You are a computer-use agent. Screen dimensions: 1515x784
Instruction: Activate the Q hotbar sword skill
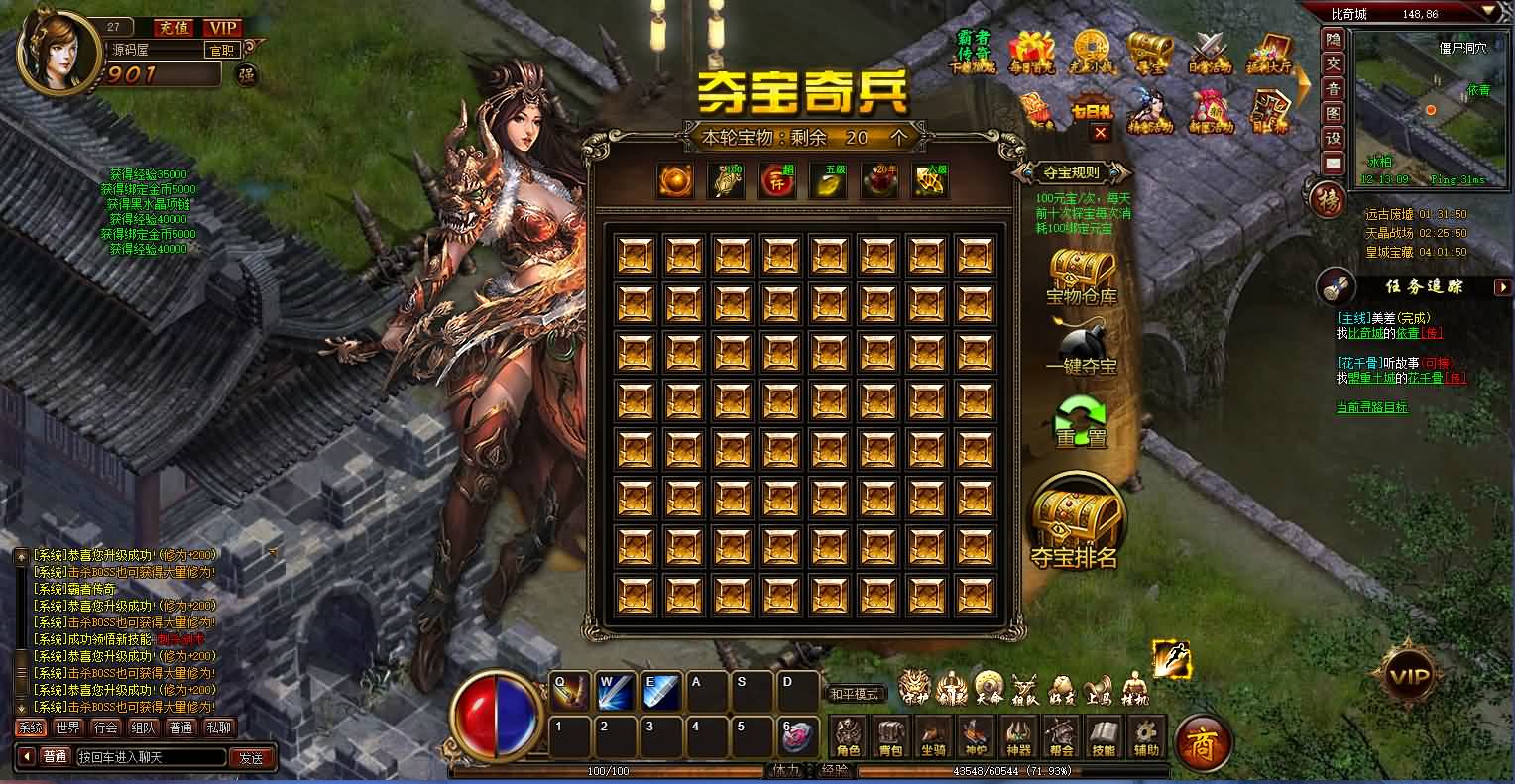coord(569,691)
